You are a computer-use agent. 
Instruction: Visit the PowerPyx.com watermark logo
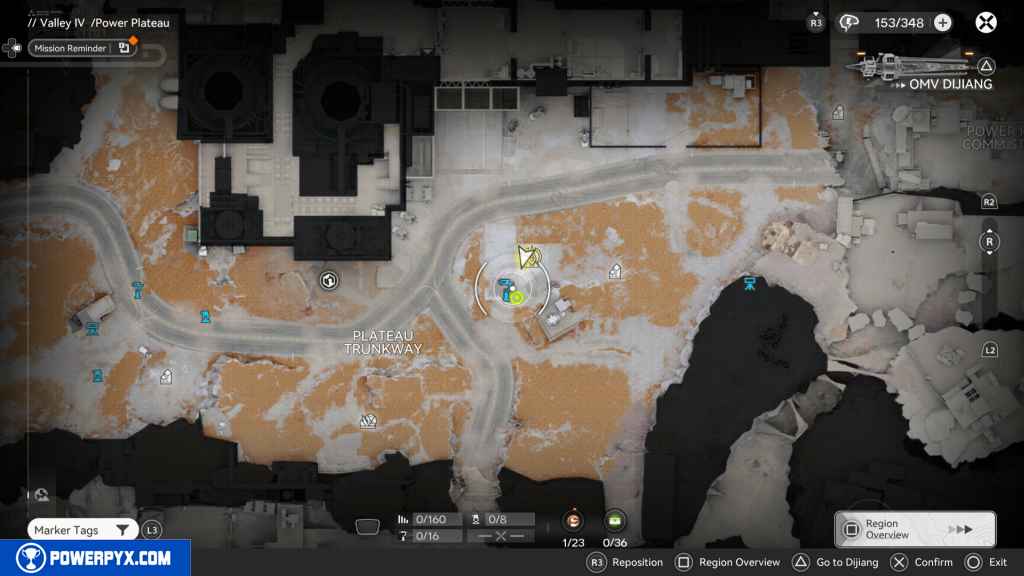[x=94, y=558]
